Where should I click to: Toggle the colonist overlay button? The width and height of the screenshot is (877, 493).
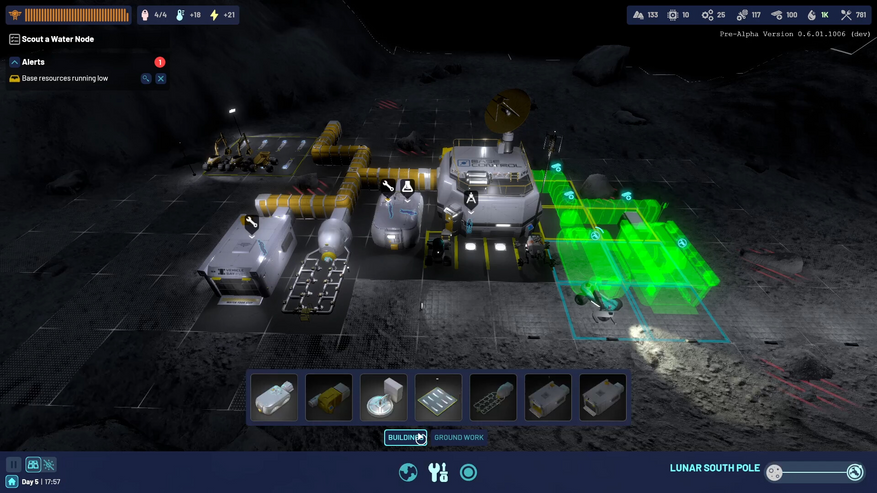33,465
